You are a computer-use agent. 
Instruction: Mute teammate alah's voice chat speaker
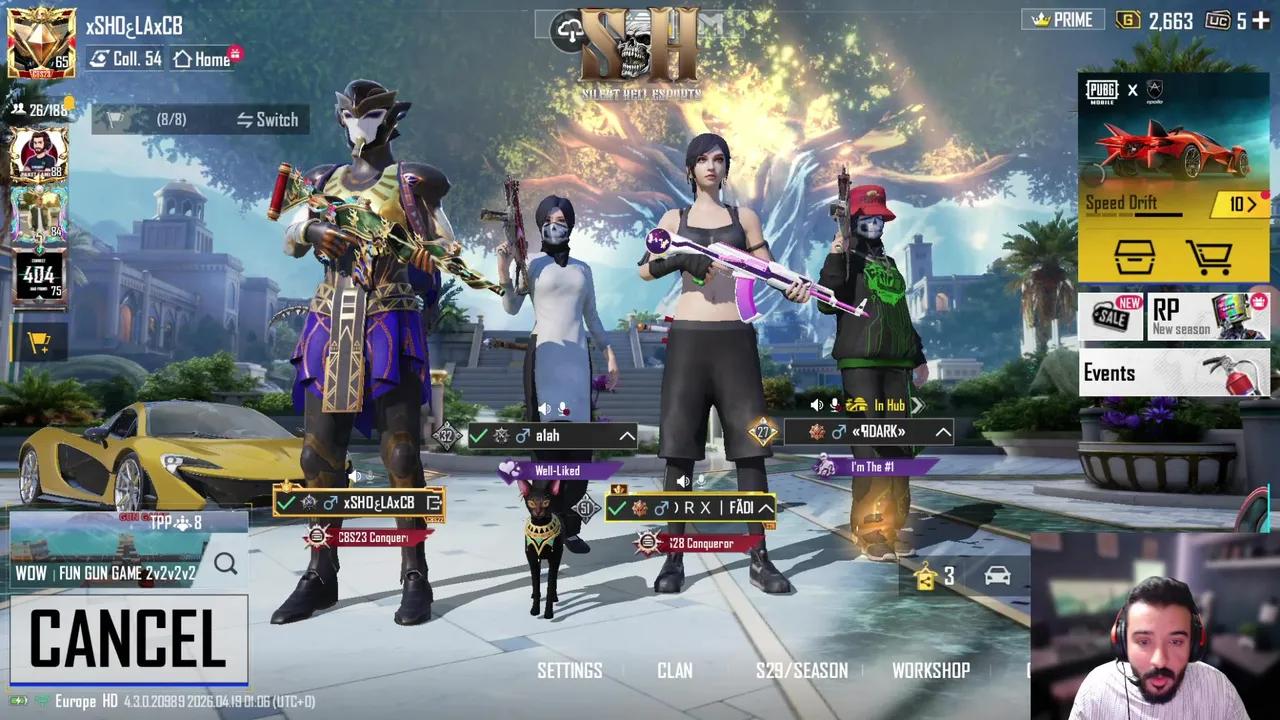pos(544,407)
